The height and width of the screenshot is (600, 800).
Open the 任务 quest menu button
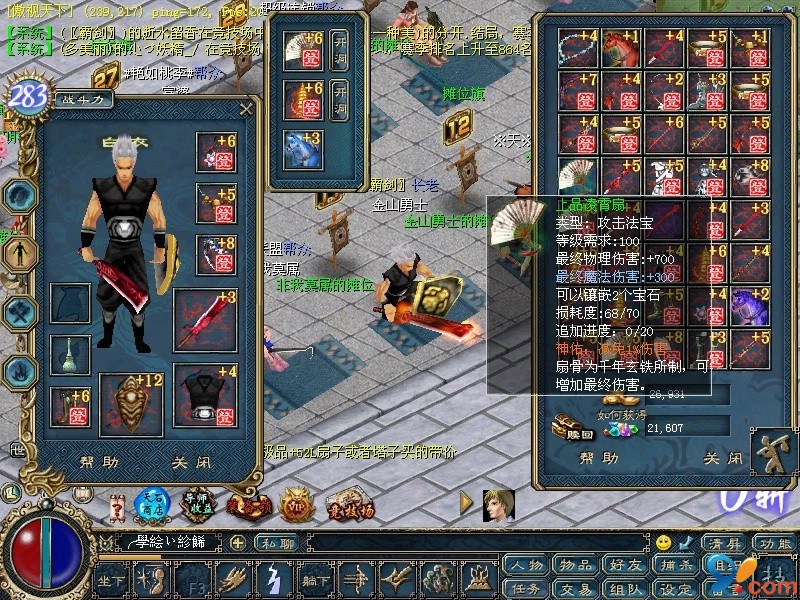pyautogui.click(x=524, y=588)
